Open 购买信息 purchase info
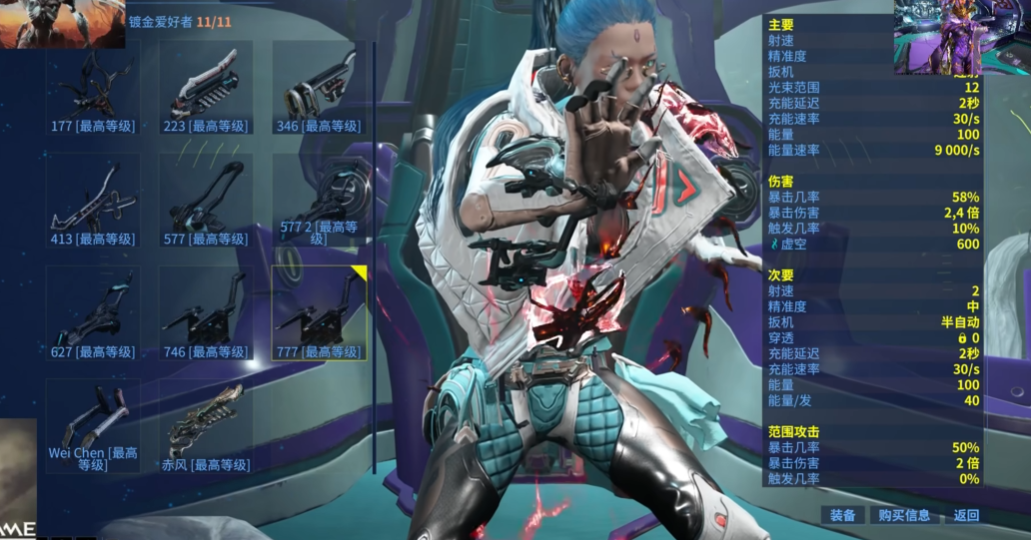1031x540 pixels. click(x=904, y=515)
